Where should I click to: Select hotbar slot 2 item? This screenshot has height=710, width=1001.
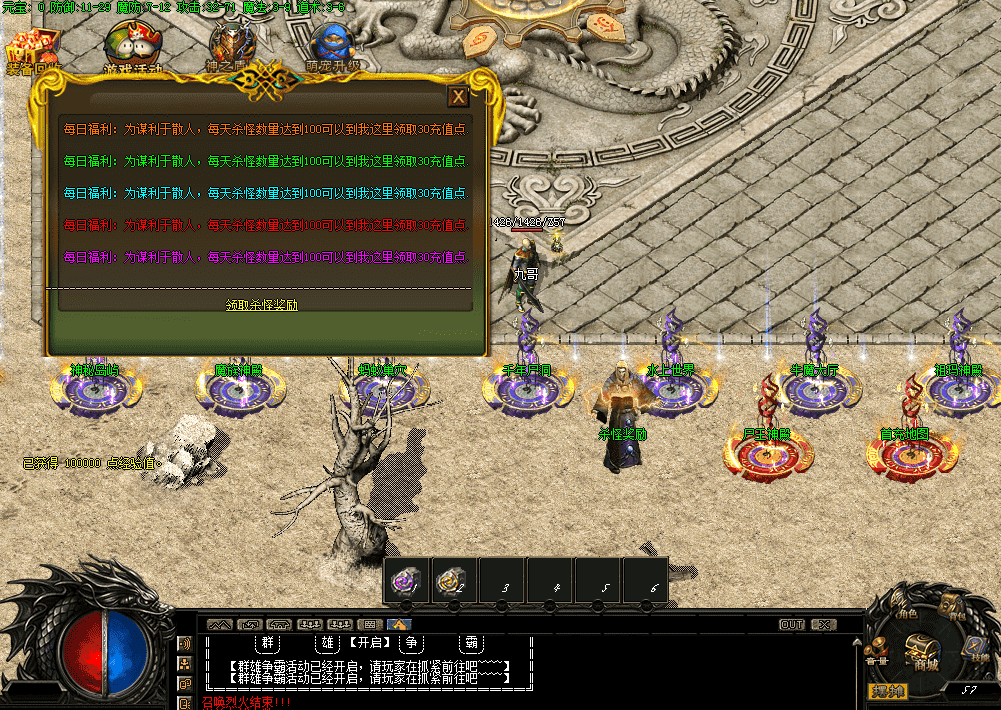tap(455, 581)
